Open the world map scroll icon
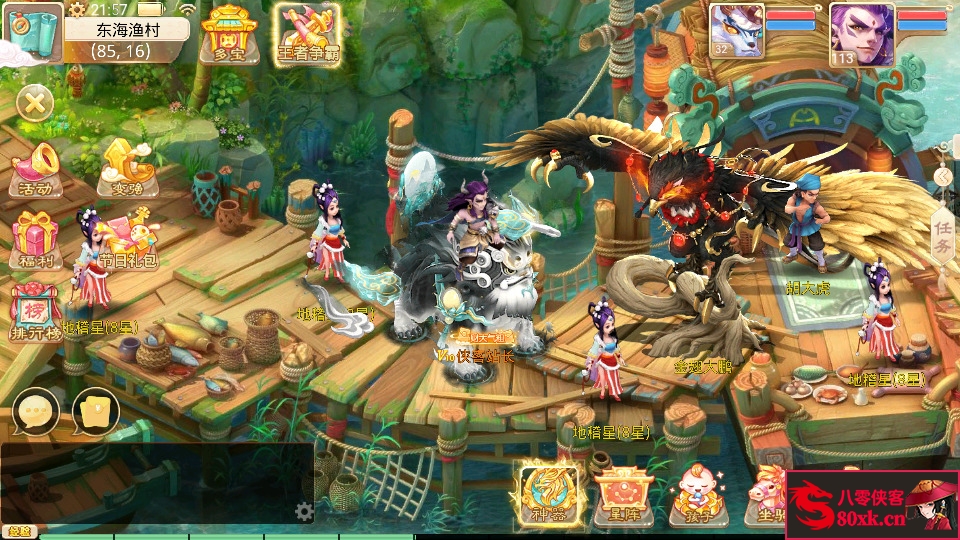 point(31,31)
